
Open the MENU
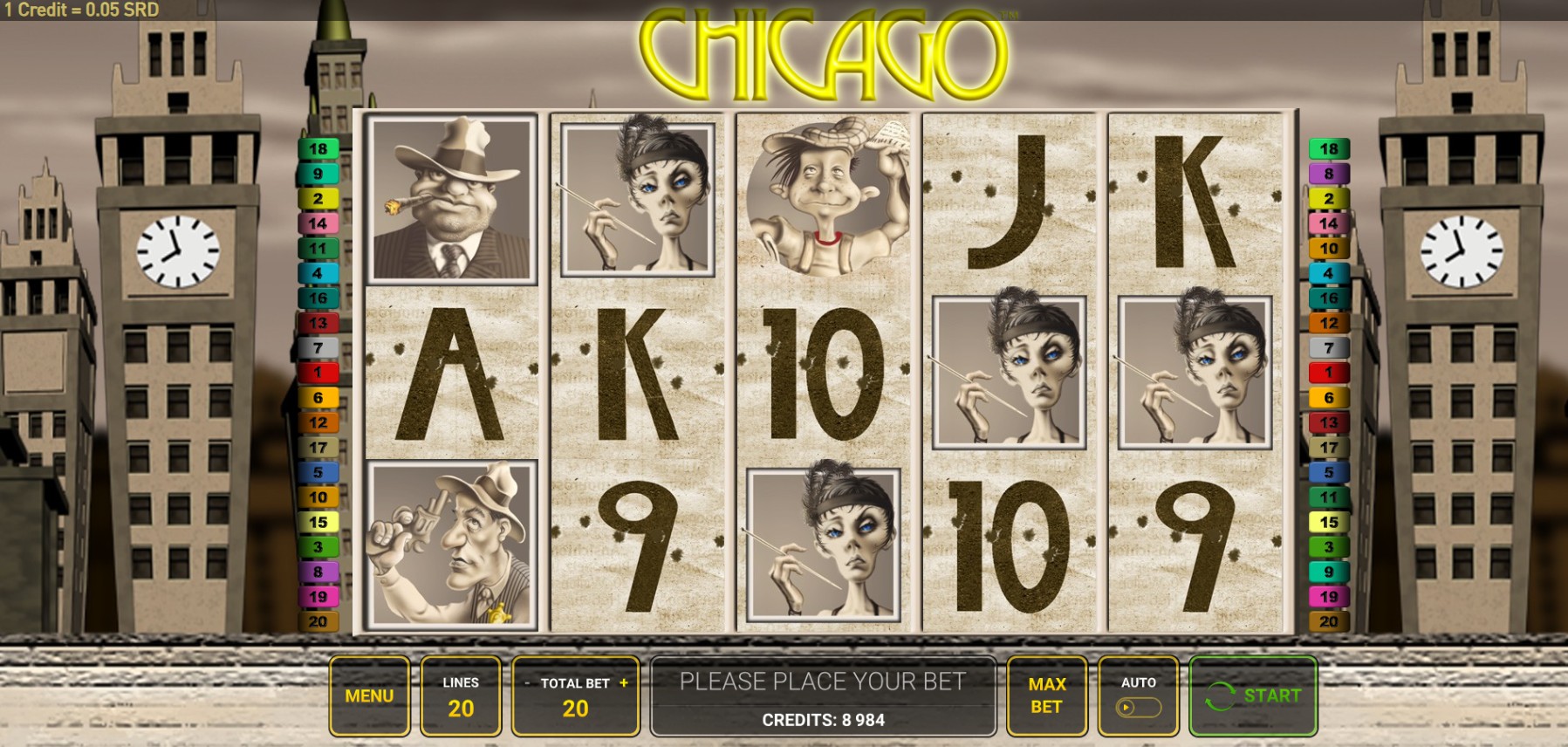point(370,696)
